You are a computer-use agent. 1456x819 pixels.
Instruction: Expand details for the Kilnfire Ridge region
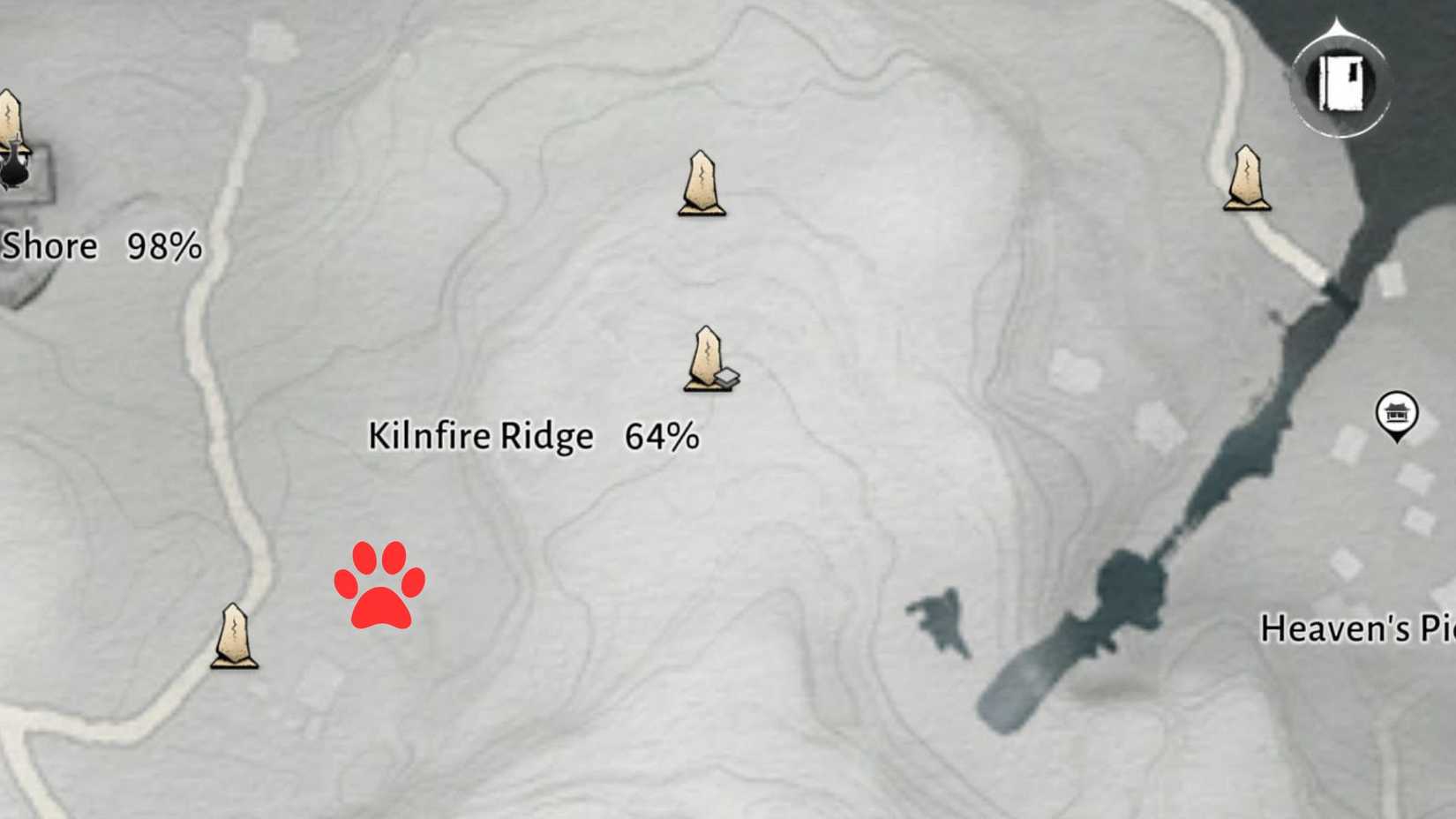tap(481, 435)
